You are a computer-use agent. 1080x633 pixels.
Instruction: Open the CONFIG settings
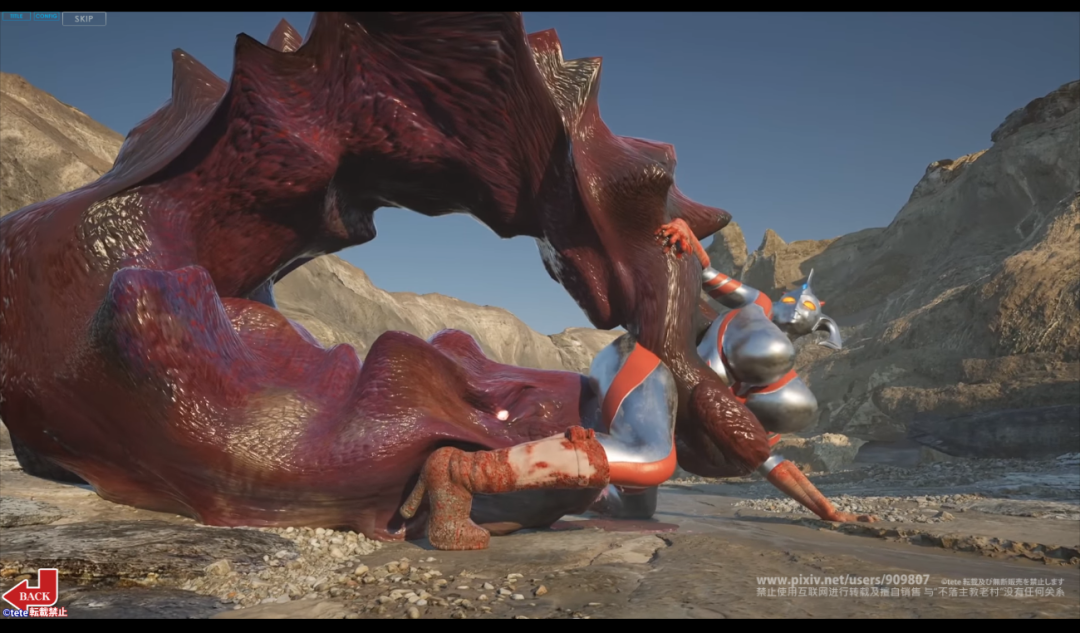[46, 16]
